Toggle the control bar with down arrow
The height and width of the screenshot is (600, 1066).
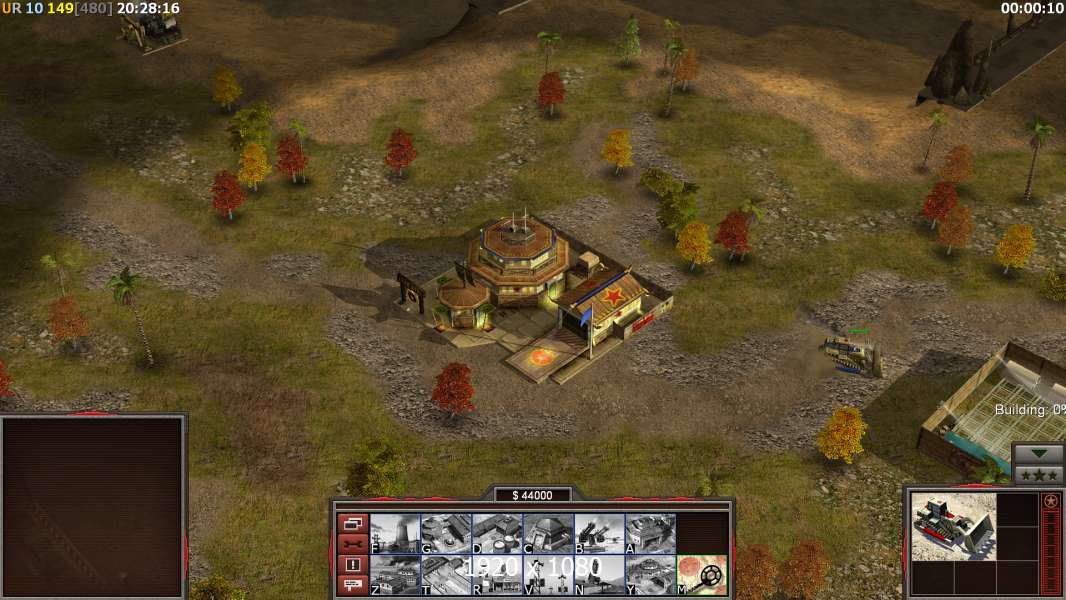[1038, 454]
